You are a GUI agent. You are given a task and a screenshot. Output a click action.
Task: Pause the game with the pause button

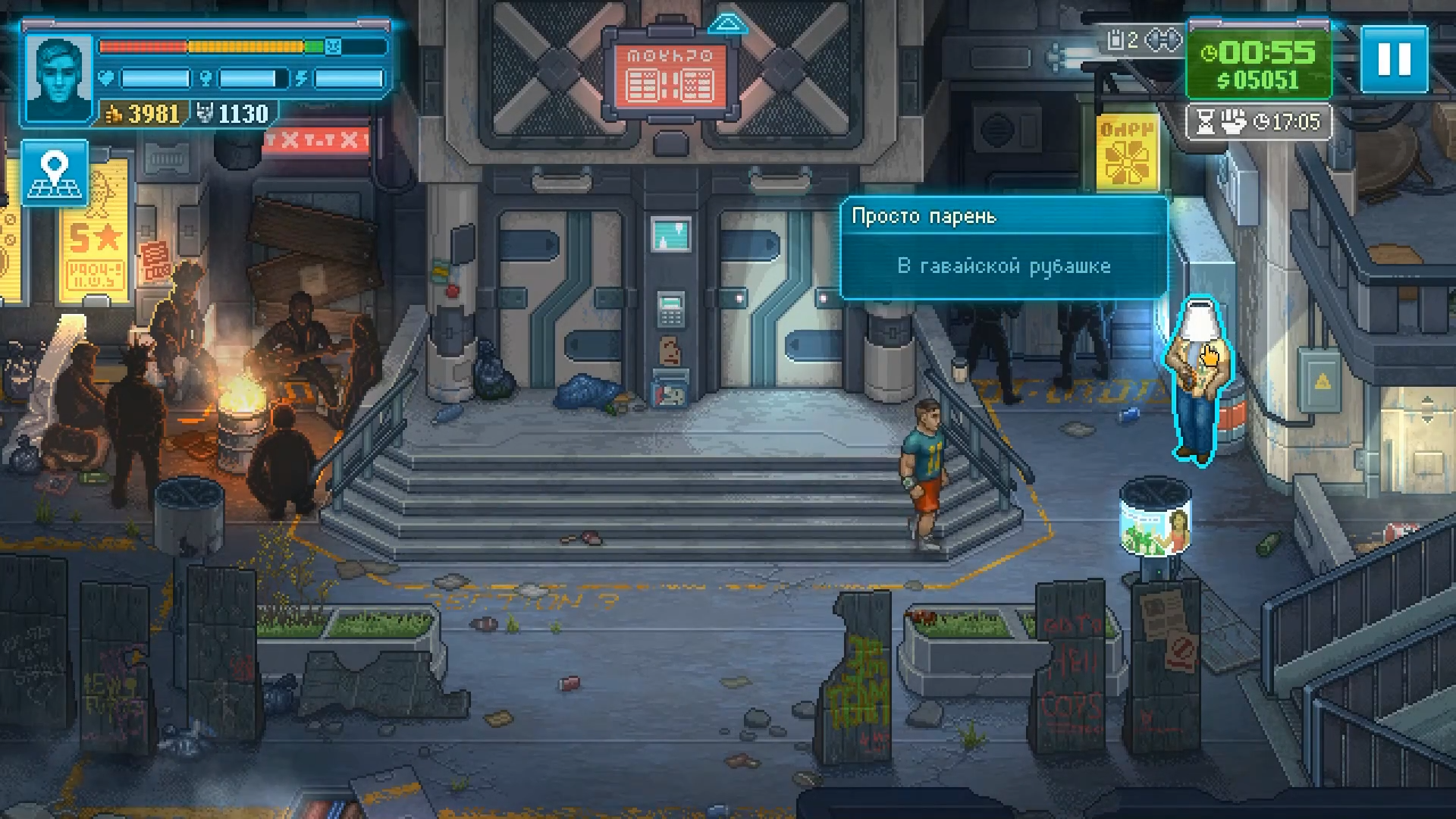1394,59
